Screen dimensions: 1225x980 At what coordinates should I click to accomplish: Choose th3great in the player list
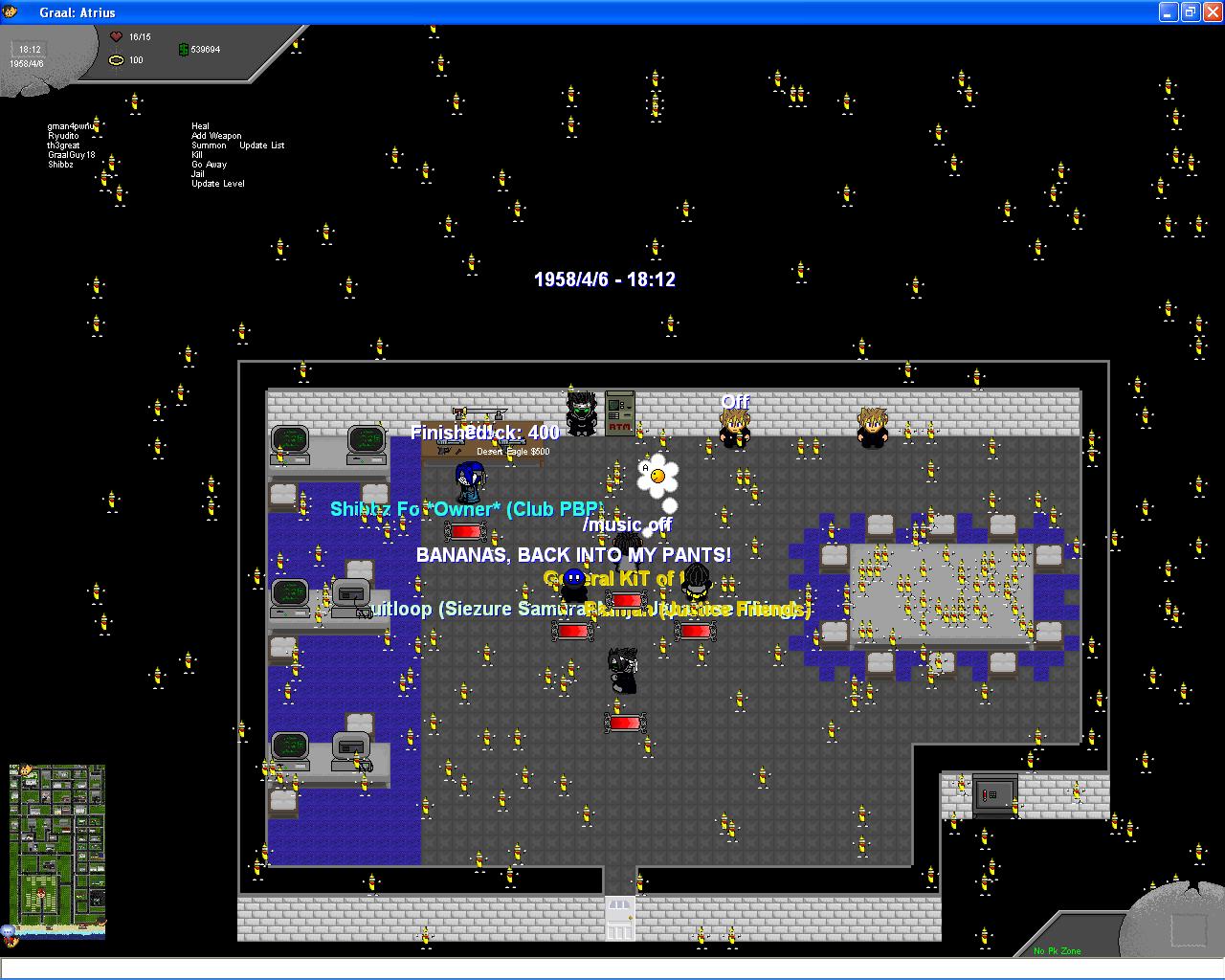[63, 145]
